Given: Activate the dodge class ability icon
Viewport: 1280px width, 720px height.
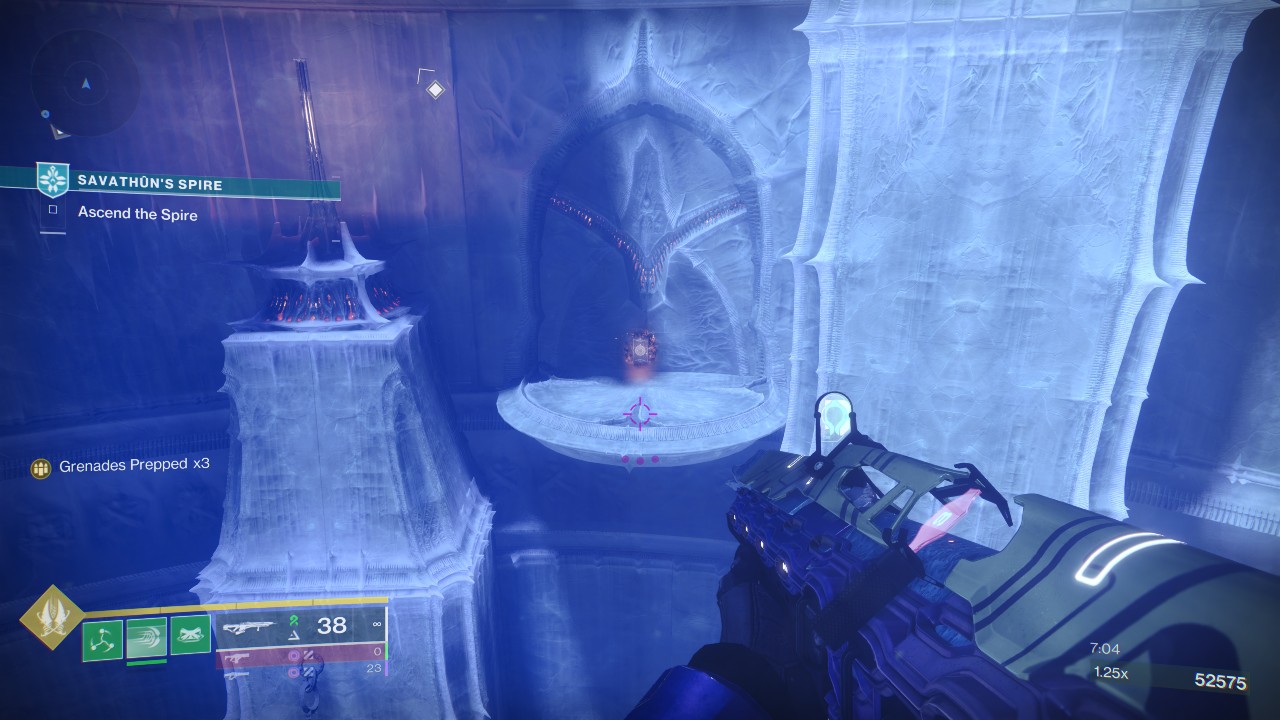Looking at the screenshot, I should pos(146,639).
